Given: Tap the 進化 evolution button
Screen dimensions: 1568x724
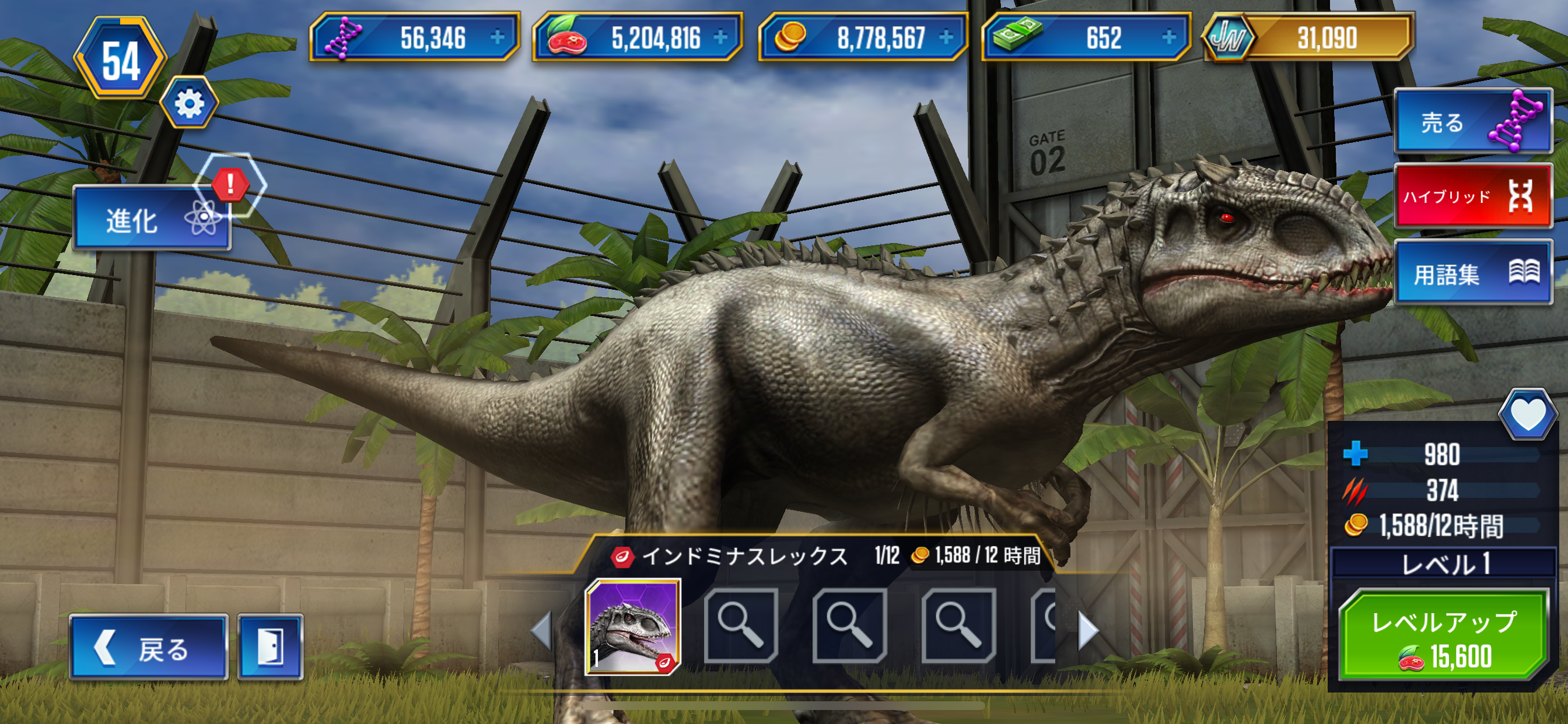Looking at the screenshot, I should tap(151, 219).
